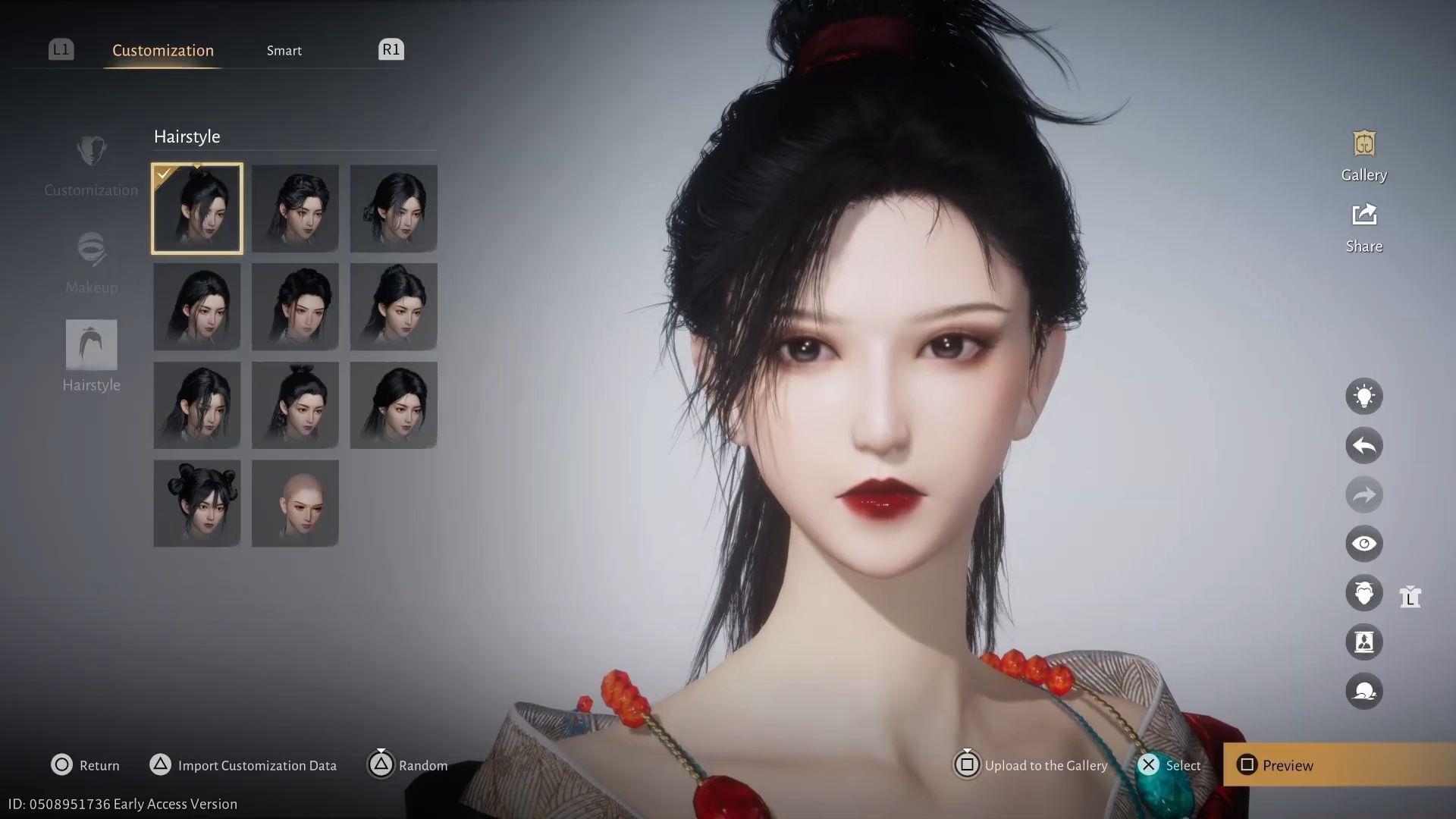Switch to the Customization tab
Image resolution: width=1456 pixels, height=819 pixels.
point(162,50)
